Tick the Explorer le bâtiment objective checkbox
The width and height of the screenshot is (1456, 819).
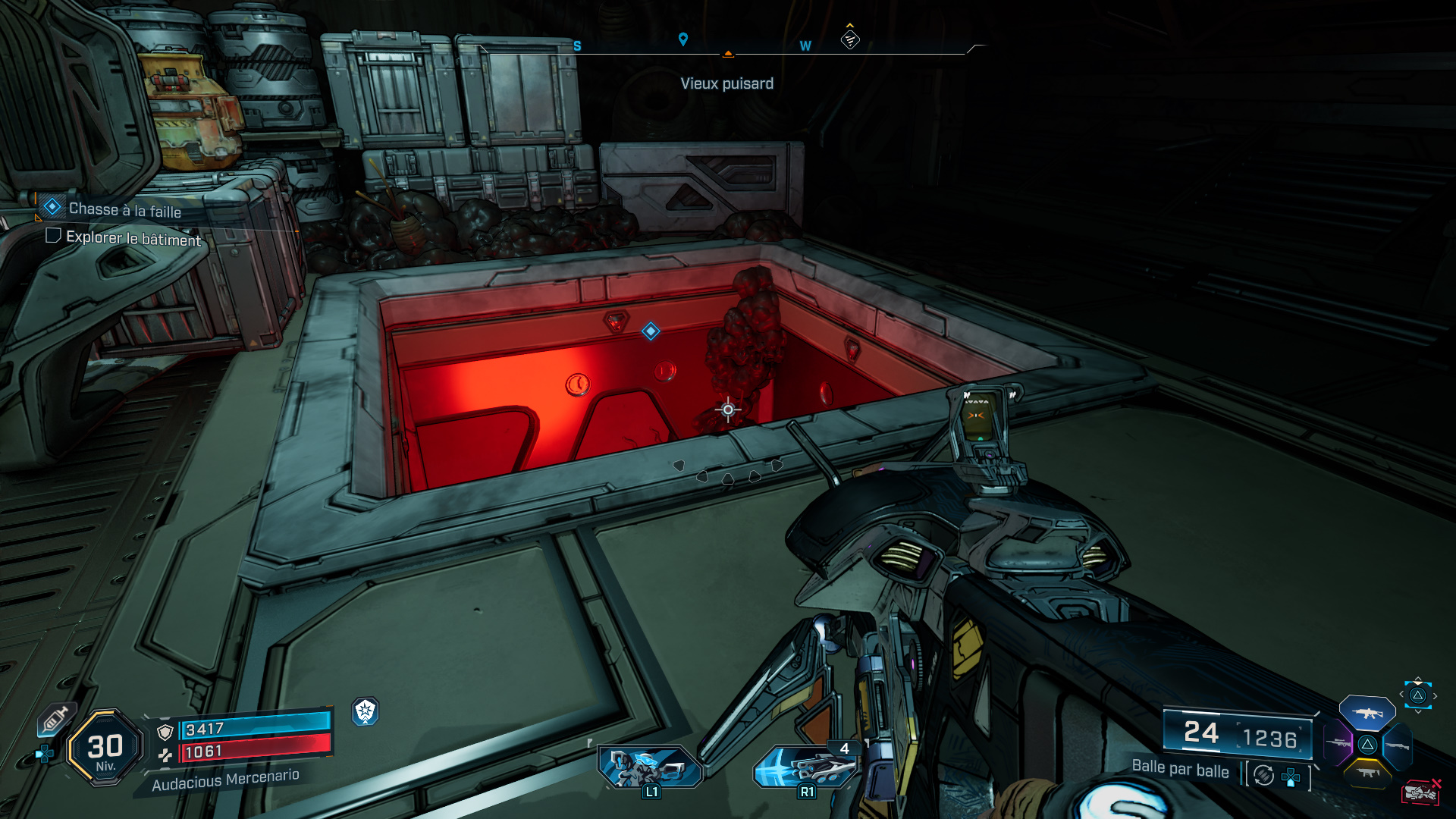tap(53, 236)
